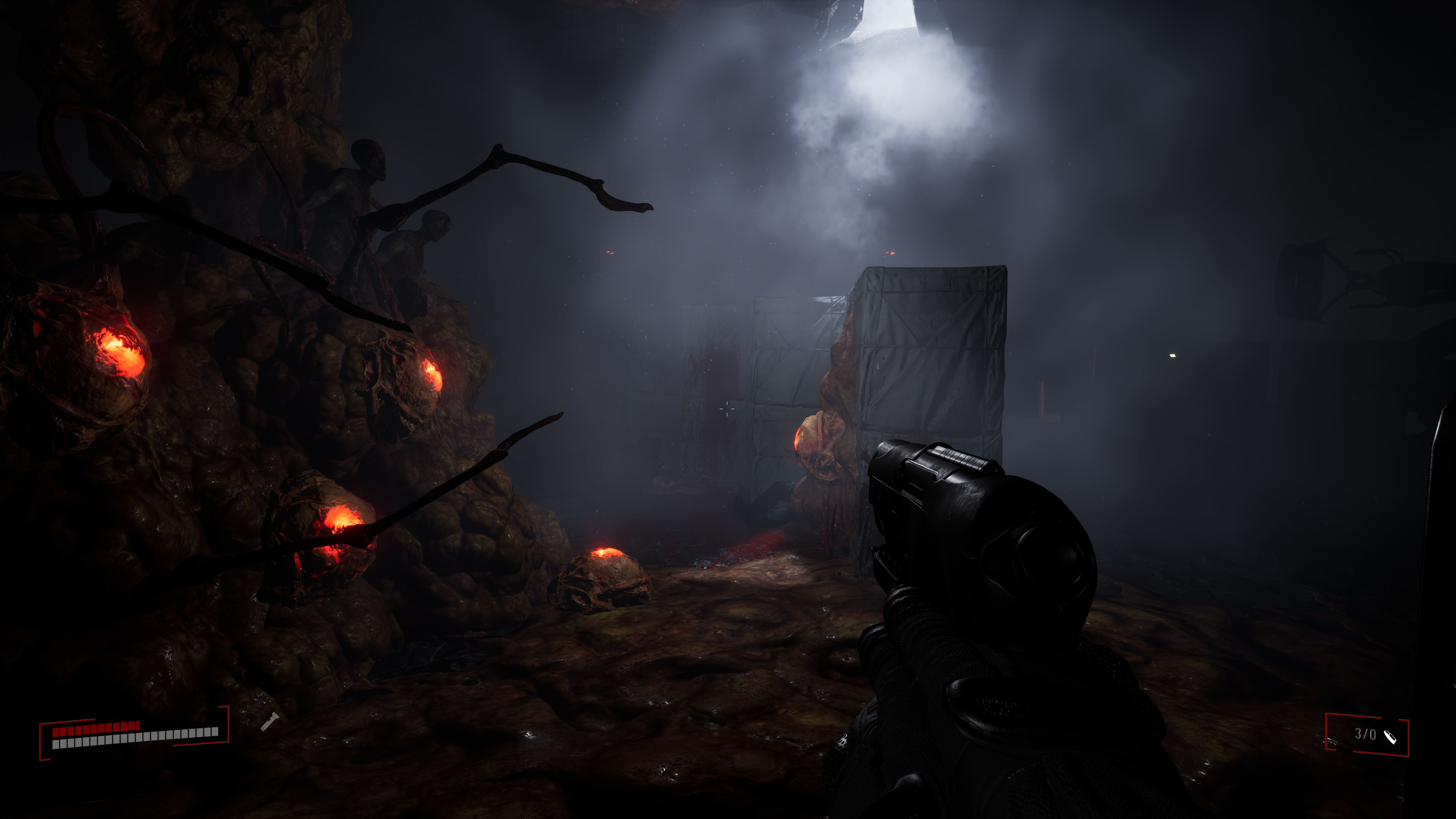Image resolution: width=1456 pixels, height=819 pixels.
Task: Select the bullet icon next to the ammo count
Action: [1389, 736]
